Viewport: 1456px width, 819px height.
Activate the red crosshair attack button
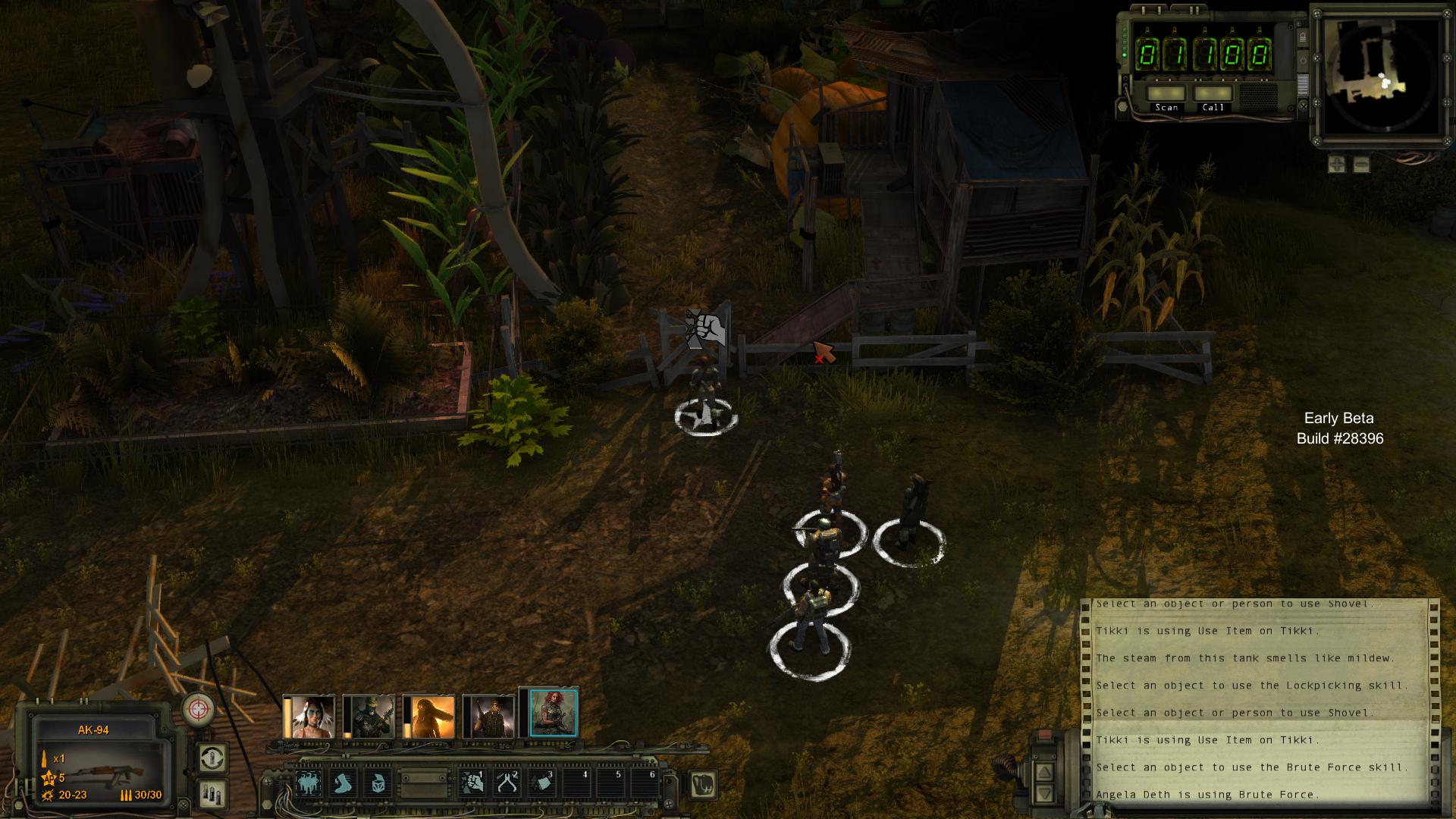pyautogui.click(x=199, y=709)
